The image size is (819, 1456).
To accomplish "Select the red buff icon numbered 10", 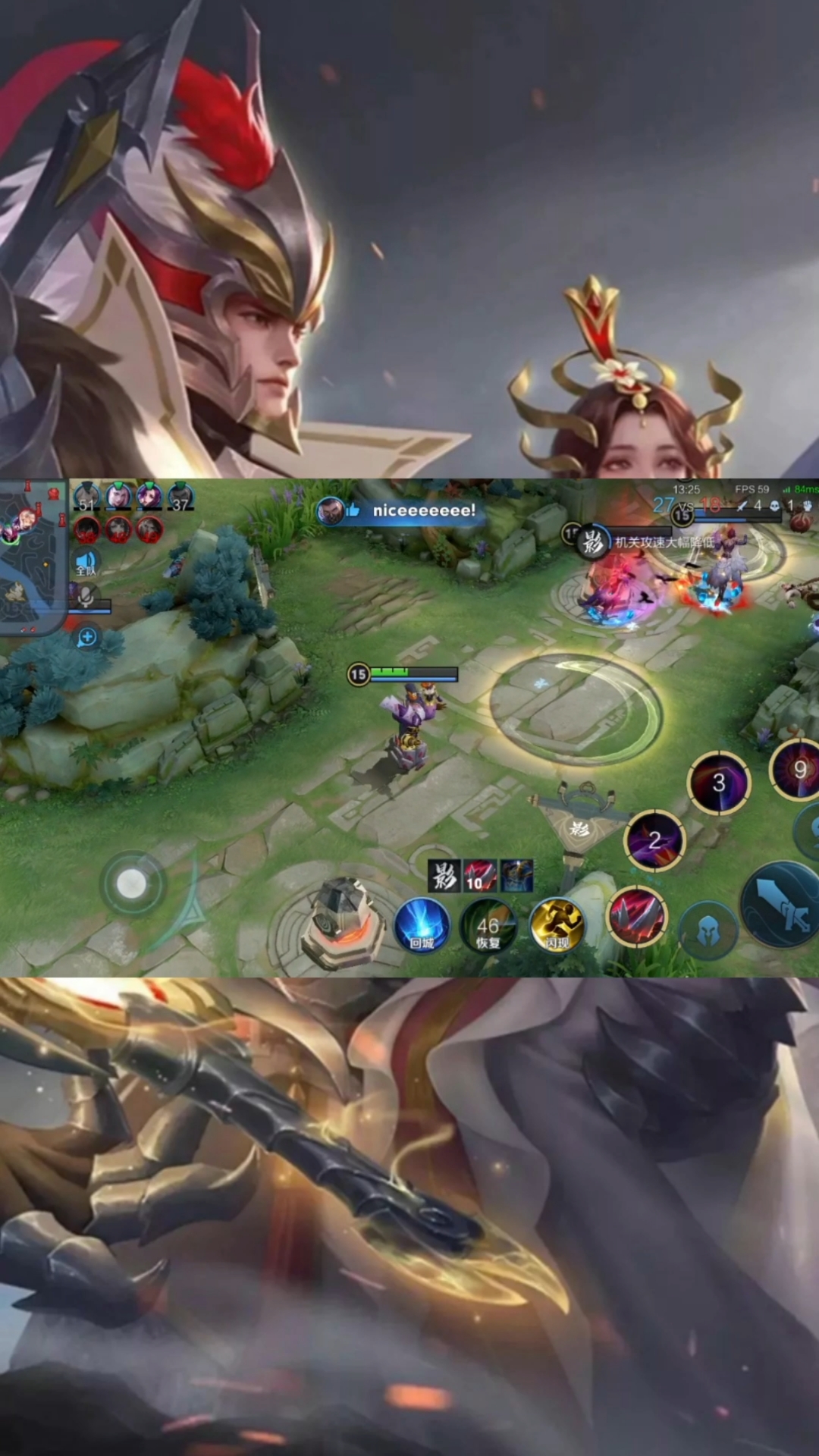I will [x=479, y=876].
